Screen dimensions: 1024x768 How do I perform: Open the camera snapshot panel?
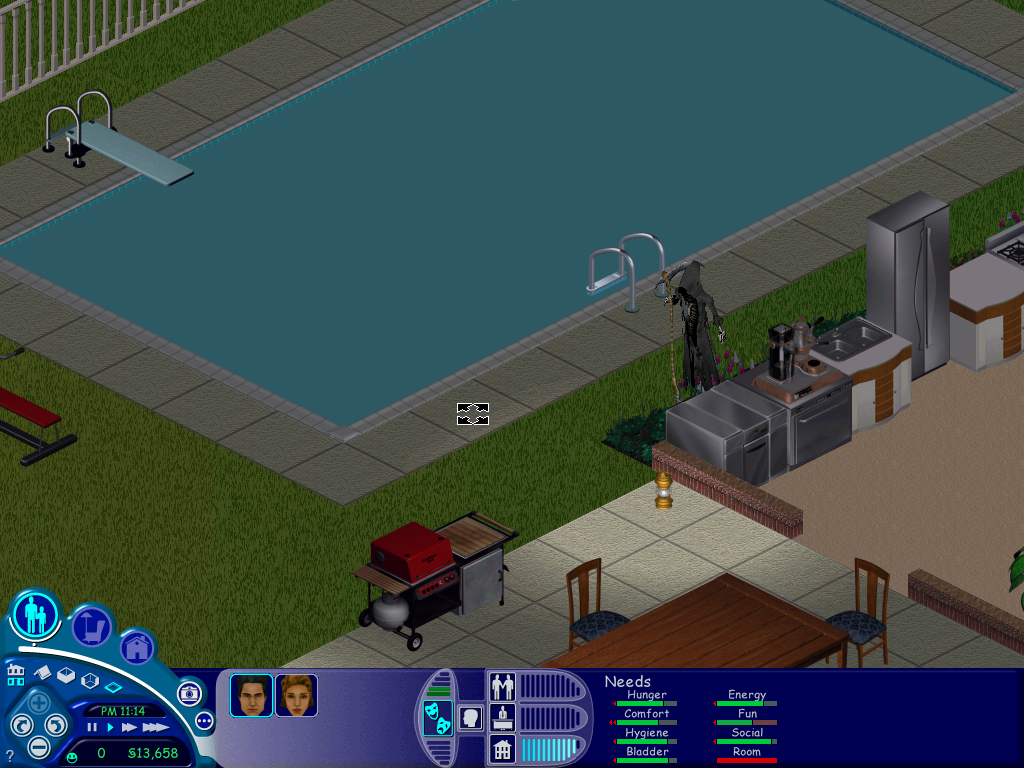(189, 692)
